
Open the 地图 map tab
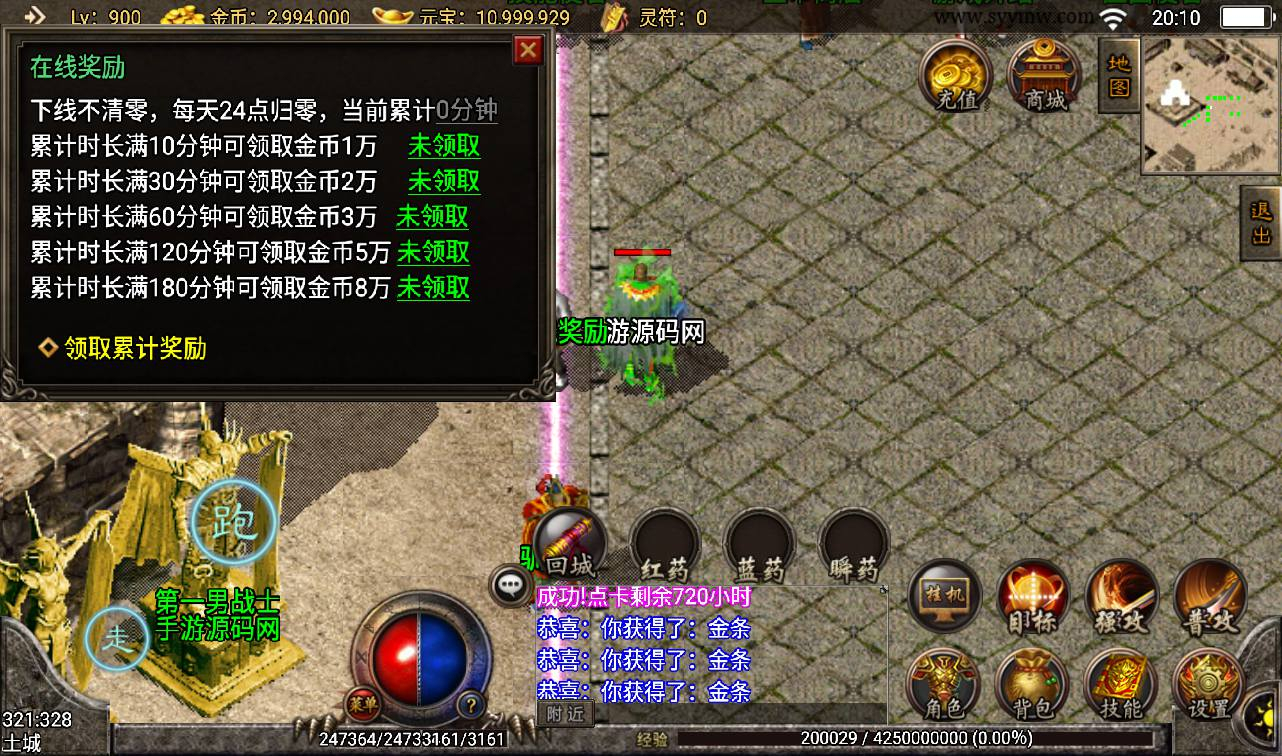[1119, 76]
